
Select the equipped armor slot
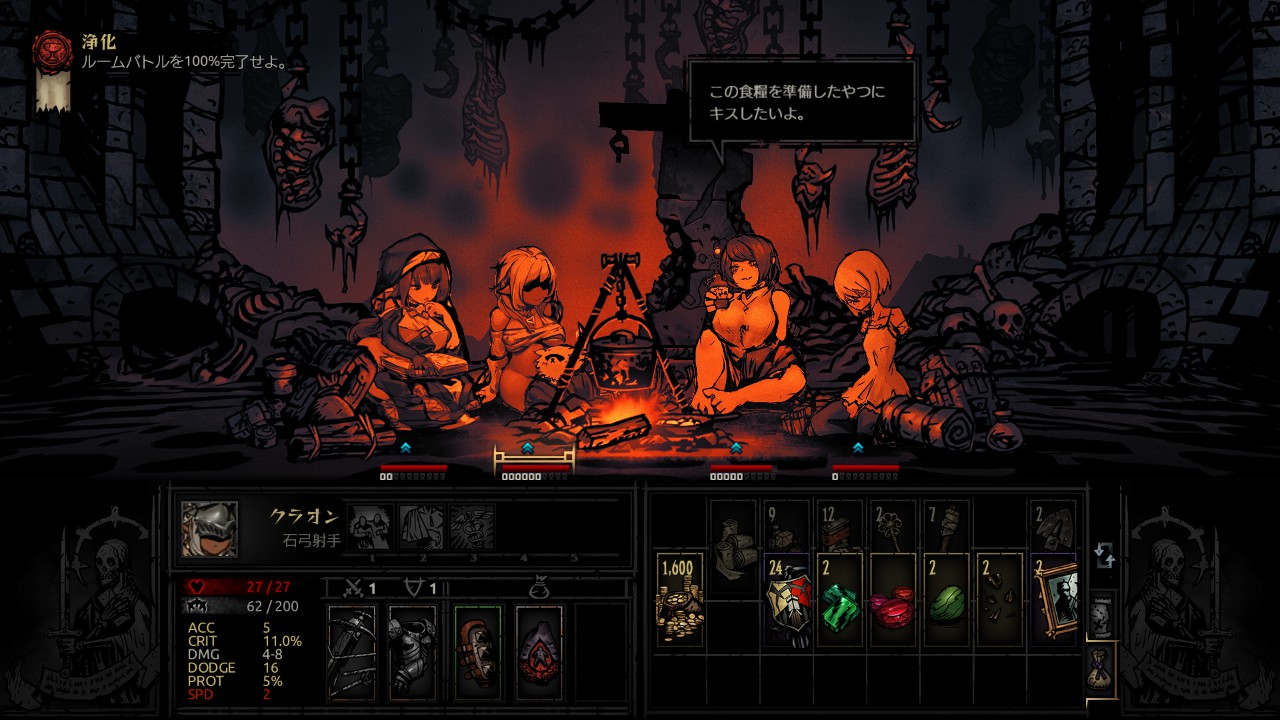[x=412, y=652]
